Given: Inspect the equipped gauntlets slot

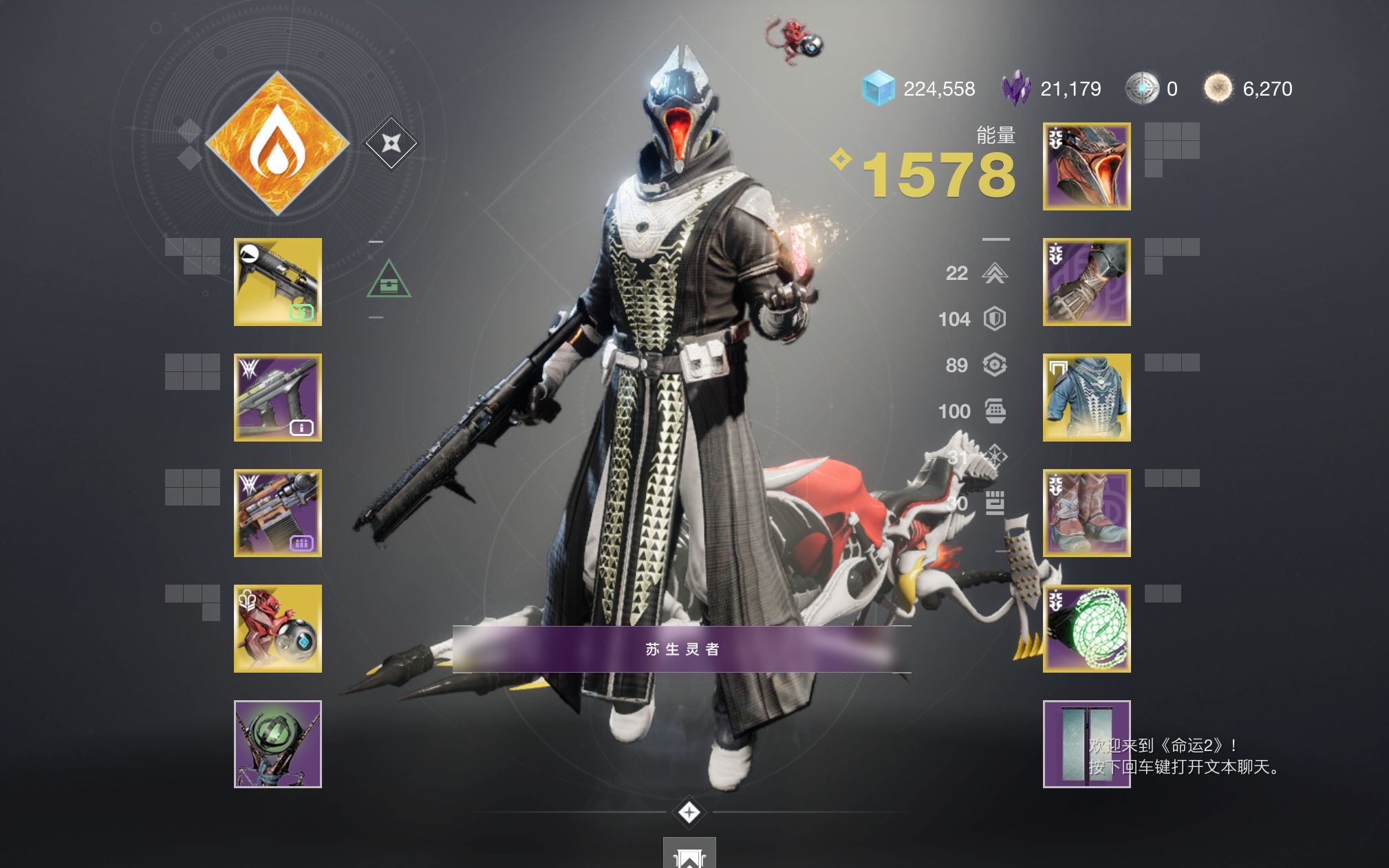Looking at the screenshot, I should tap(1086, 282).
